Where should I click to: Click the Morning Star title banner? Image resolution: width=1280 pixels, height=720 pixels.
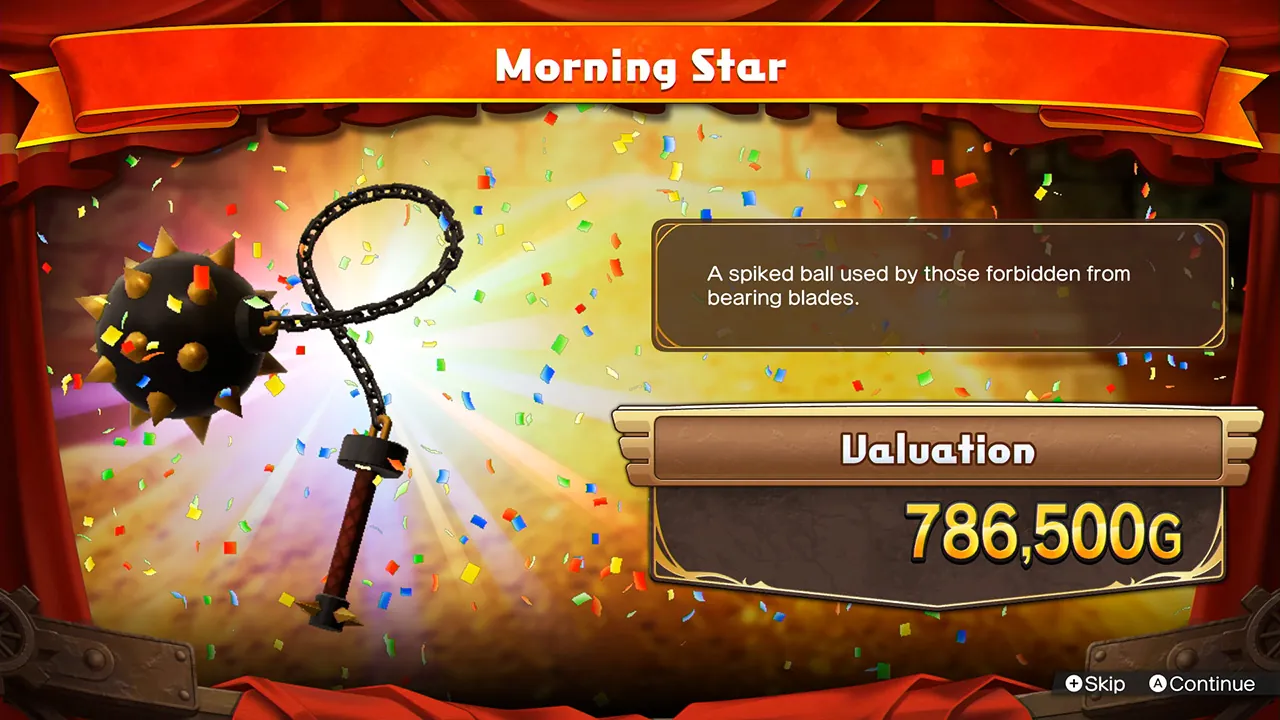tap(640, 65)
